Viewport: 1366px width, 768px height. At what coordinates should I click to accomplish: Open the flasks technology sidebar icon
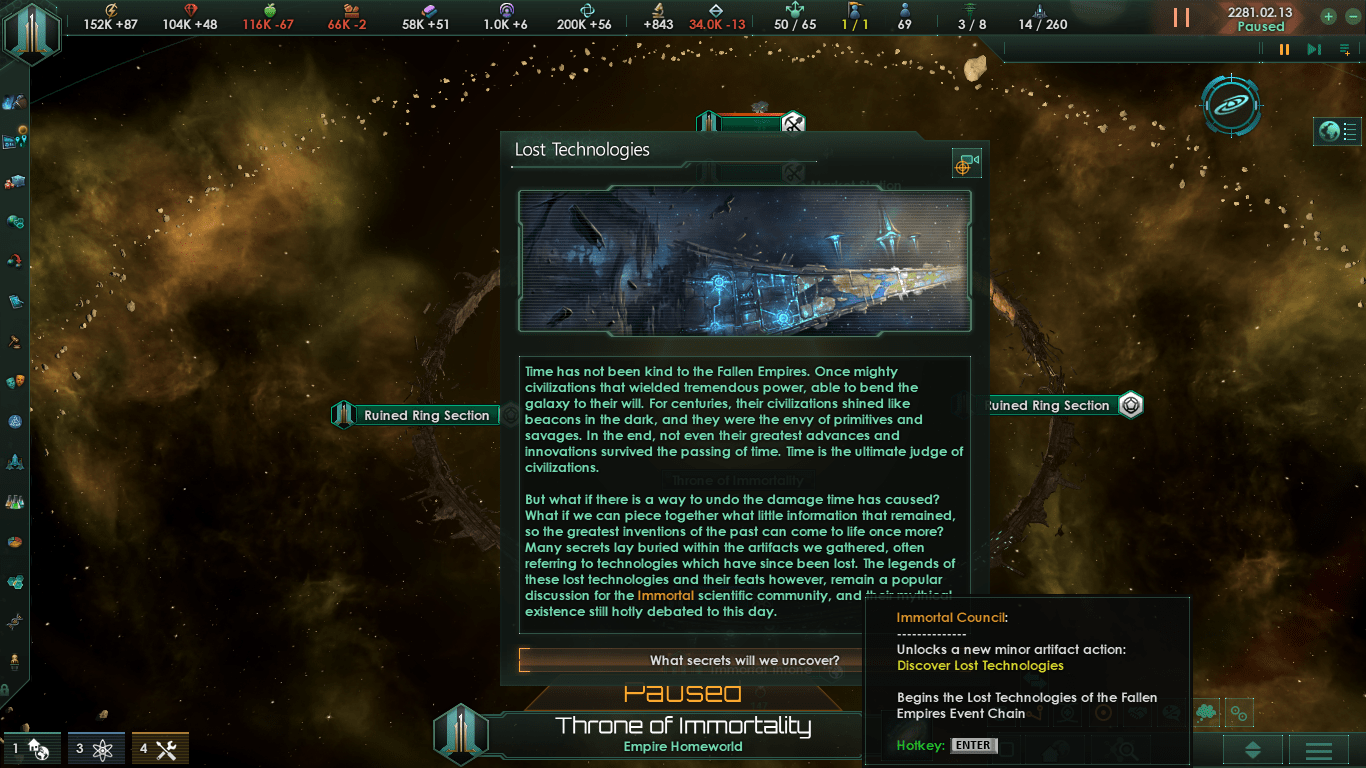click(15, 501)
